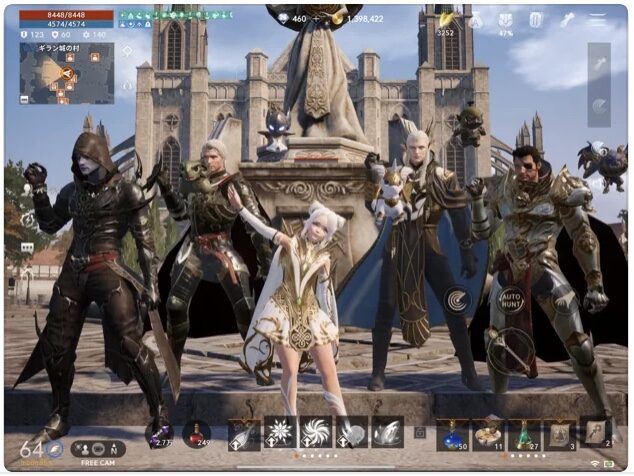Use the green potion with 27 count
Image resolution: width=634 pixels, height=476 pixels.
coord(524,433)
